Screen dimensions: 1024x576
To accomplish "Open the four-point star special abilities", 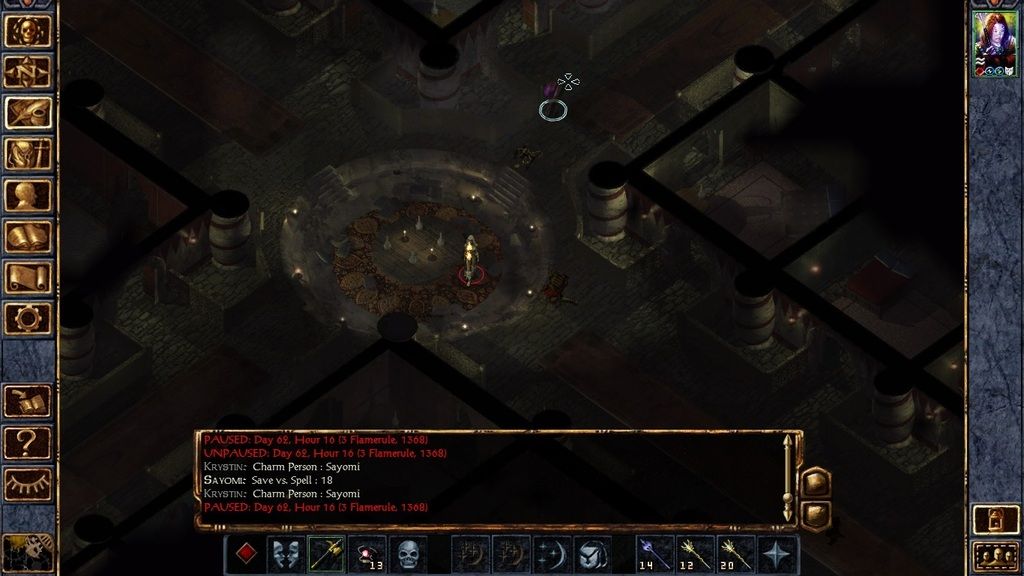I will tap(777, 554).
